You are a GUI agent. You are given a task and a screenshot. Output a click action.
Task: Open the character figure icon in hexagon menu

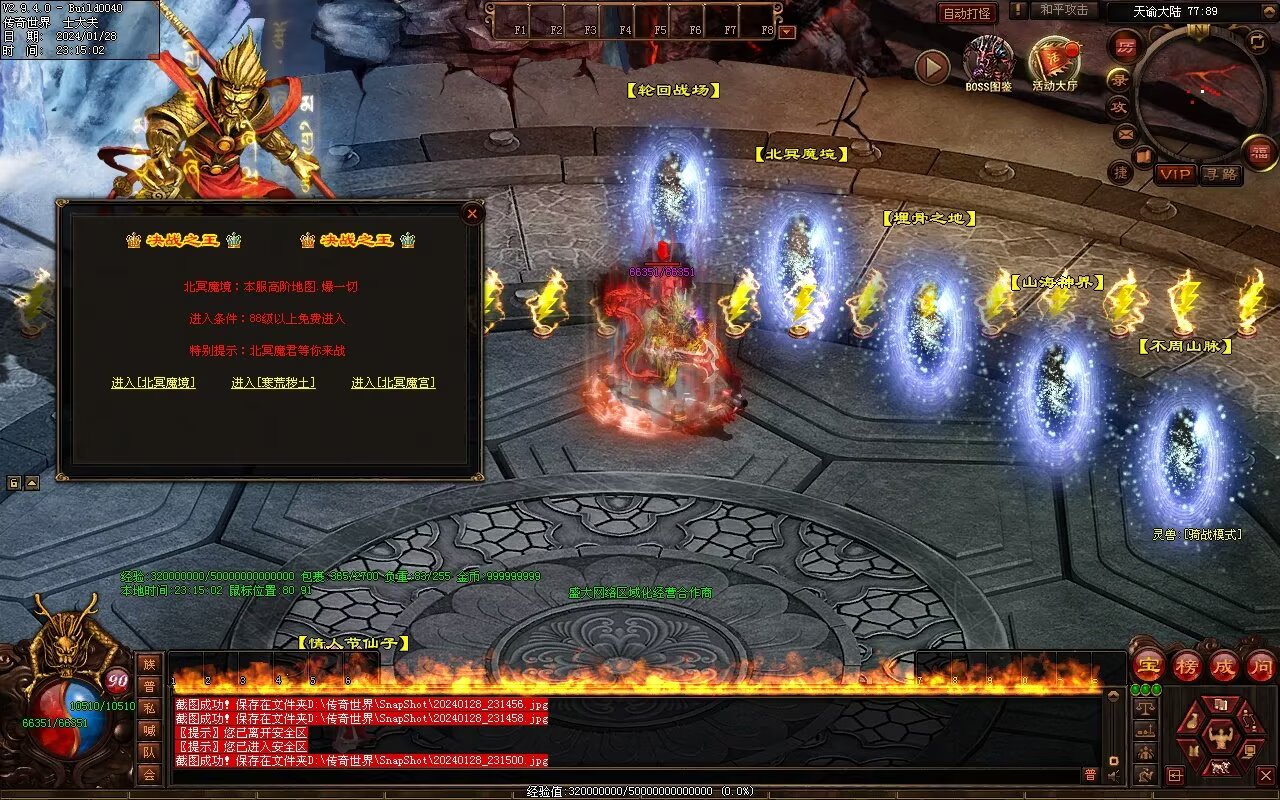click(x=1220, y=738)
